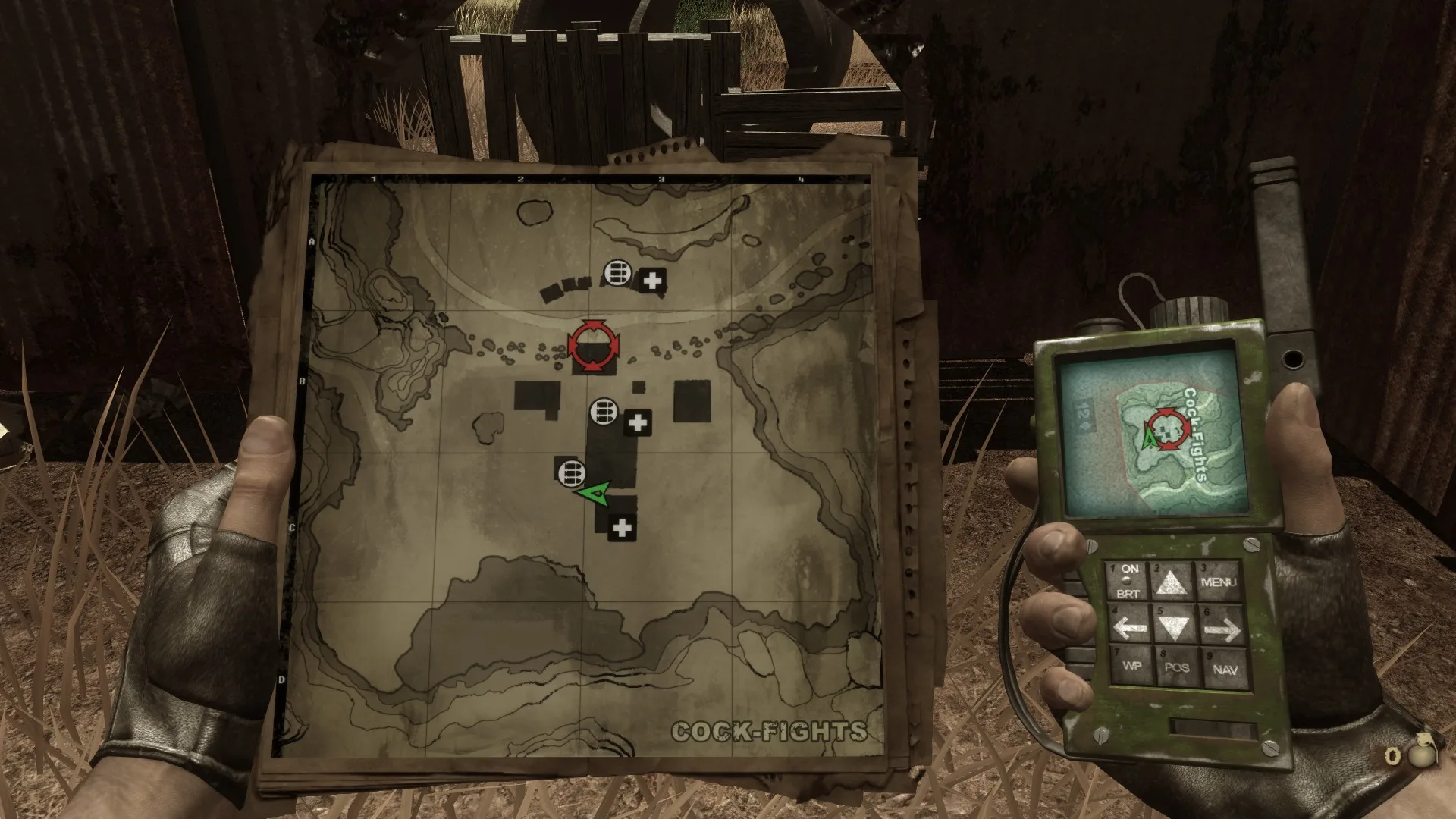1456x819 pixels.
Task: Click the right arrow key on the GPS keypad
Action: [x=1221, y=628]
